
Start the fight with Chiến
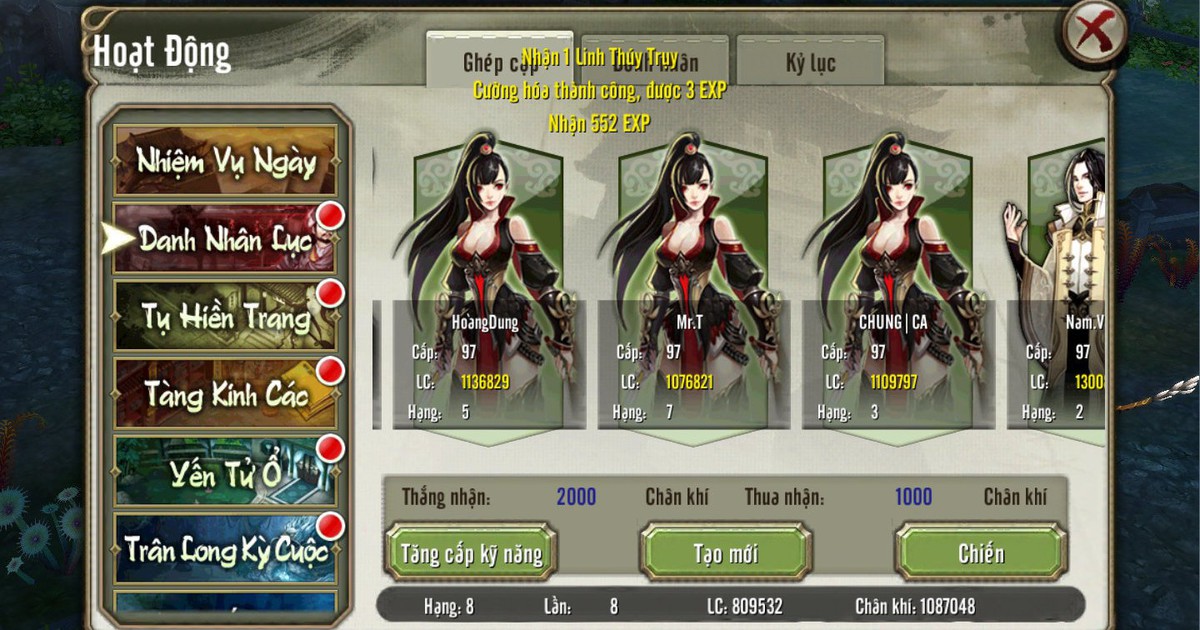coord(980,552)
